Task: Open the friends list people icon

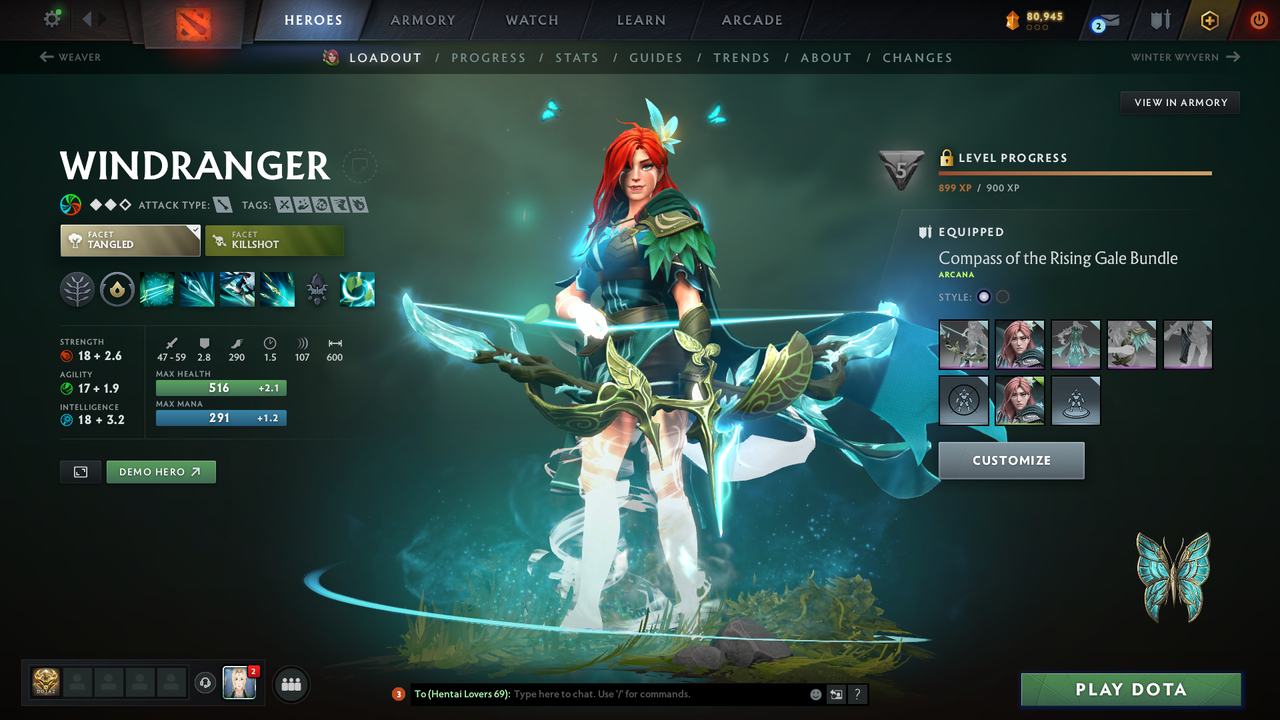Action: (289, 683)
